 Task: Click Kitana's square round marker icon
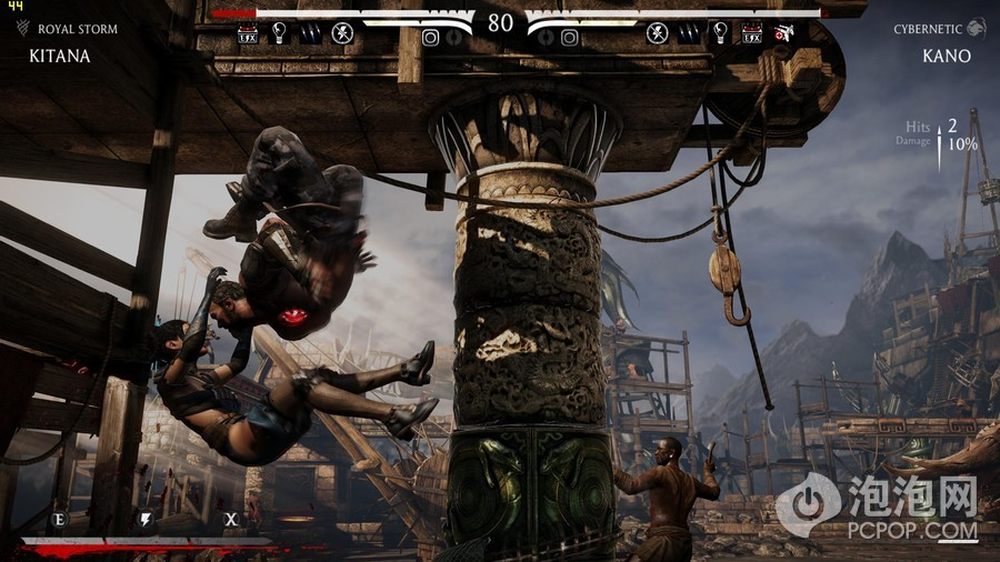tap(431, 38)
